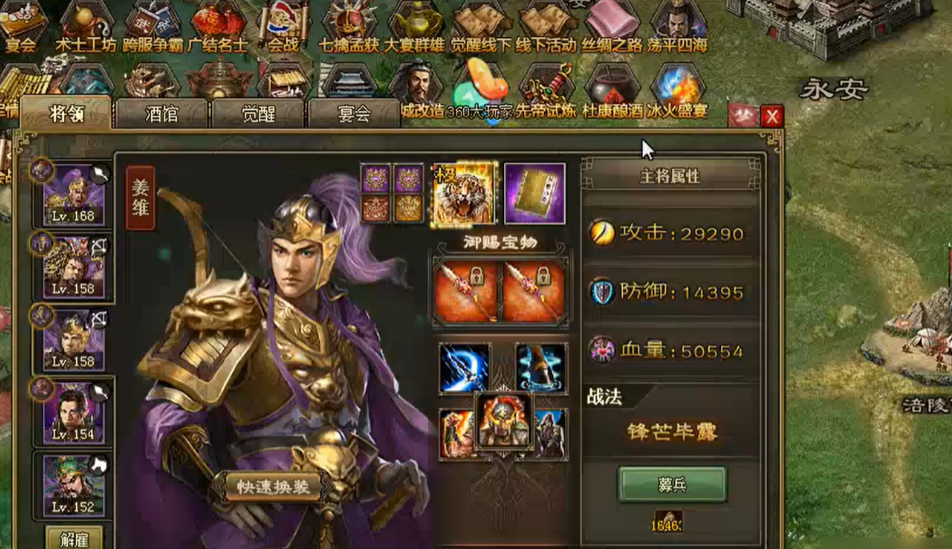952x549 pixels.
Task: Click the 募兵 recruit troops button
Action: (671, 484)
